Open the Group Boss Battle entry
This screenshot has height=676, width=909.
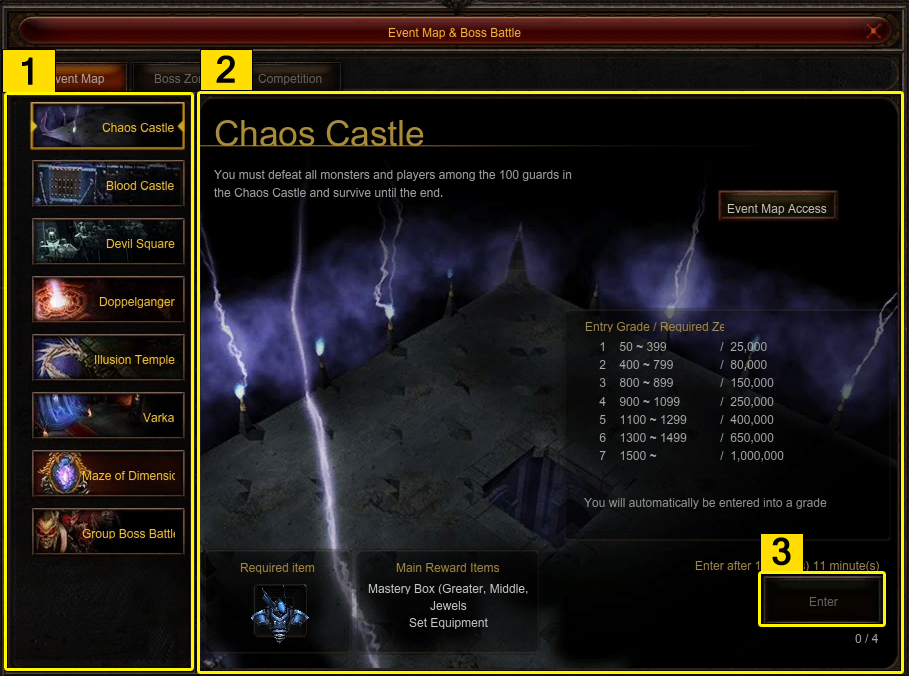coord(108,533)
